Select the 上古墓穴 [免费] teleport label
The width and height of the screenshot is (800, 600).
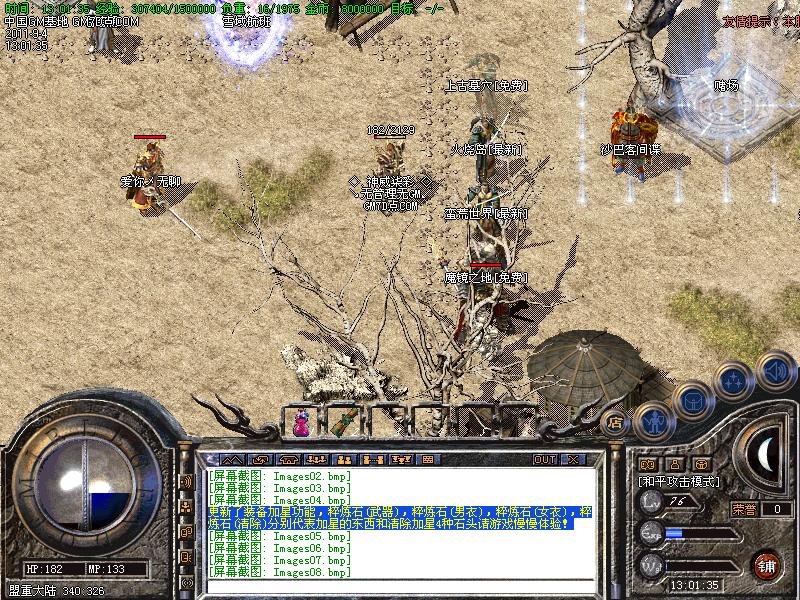(x=486, y=86)
